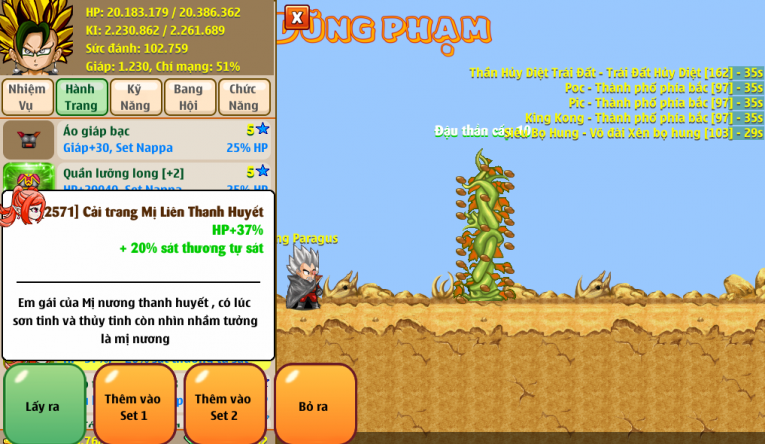765x444 pixels.
Task: Click Thêm vào Set 1
Action: coord(134,405)
